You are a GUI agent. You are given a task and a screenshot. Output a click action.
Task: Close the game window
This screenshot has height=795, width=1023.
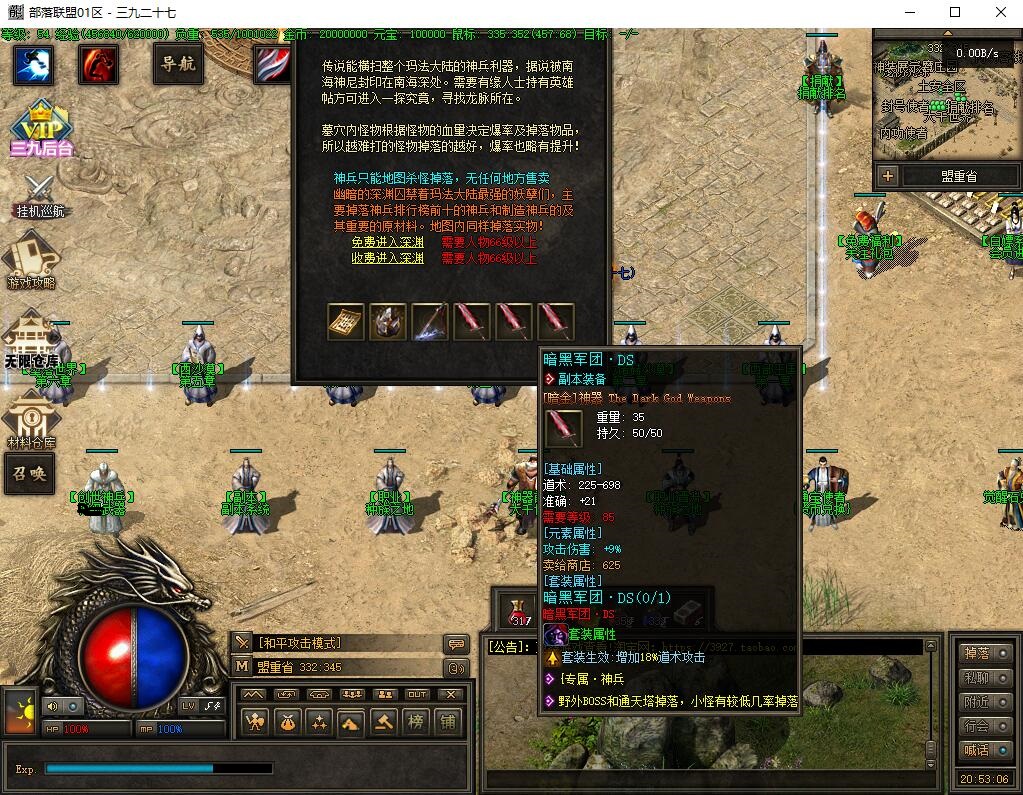pyautogui.click(x=1001, y=13)
